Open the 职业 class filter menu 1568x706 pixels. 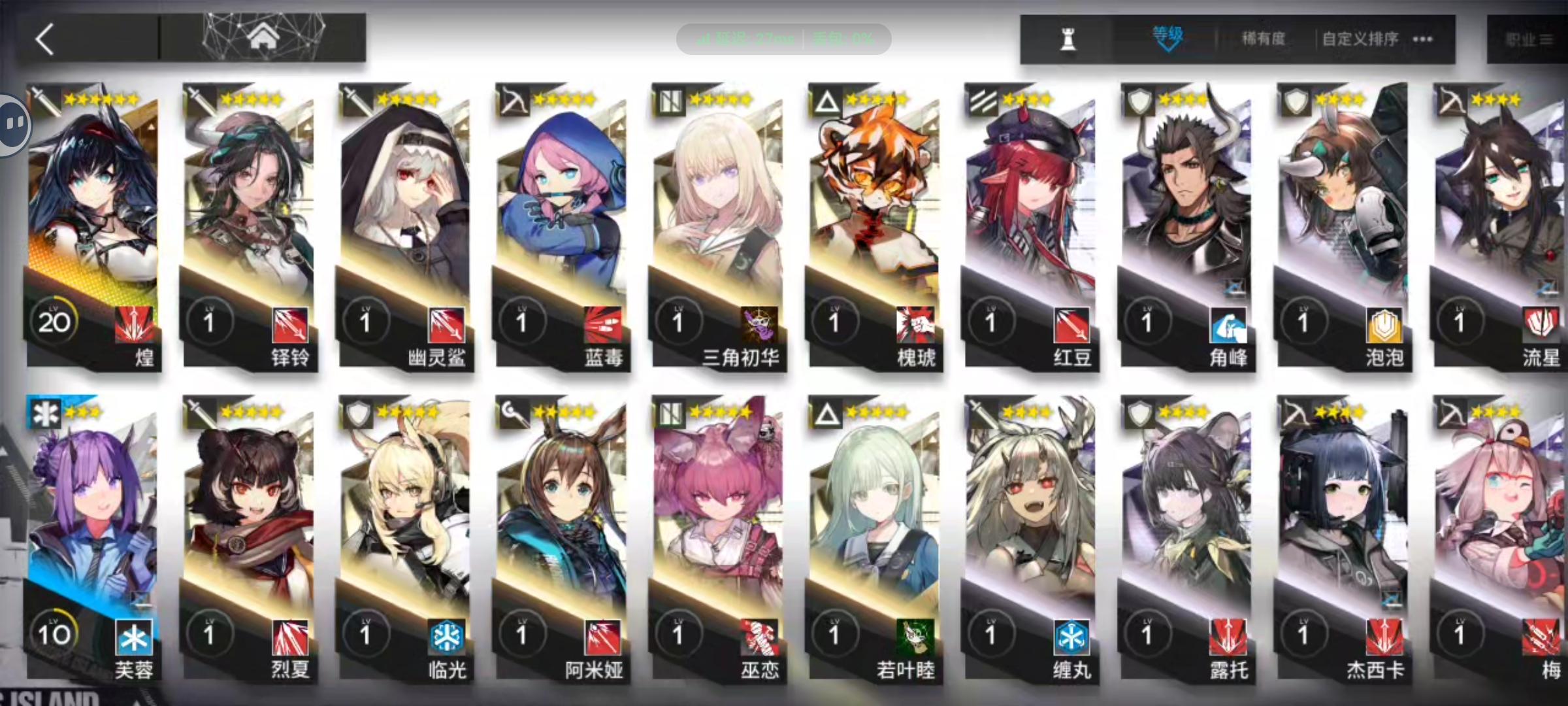pos(1531,39)
